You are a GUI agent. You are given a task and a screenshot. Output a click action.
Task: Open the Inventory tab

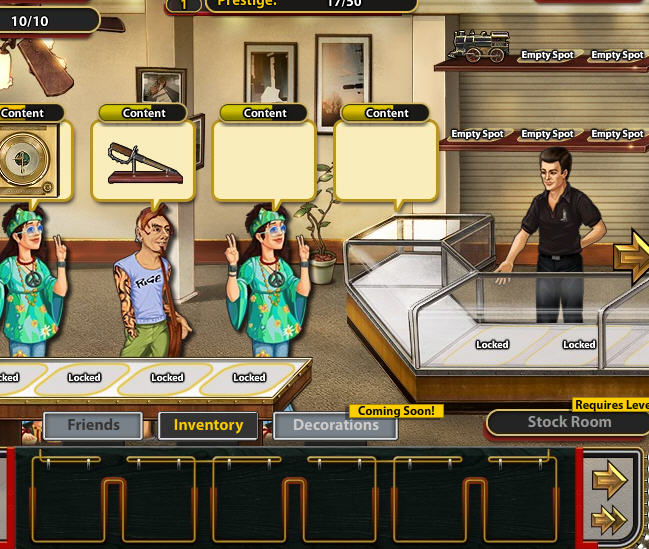208,425
